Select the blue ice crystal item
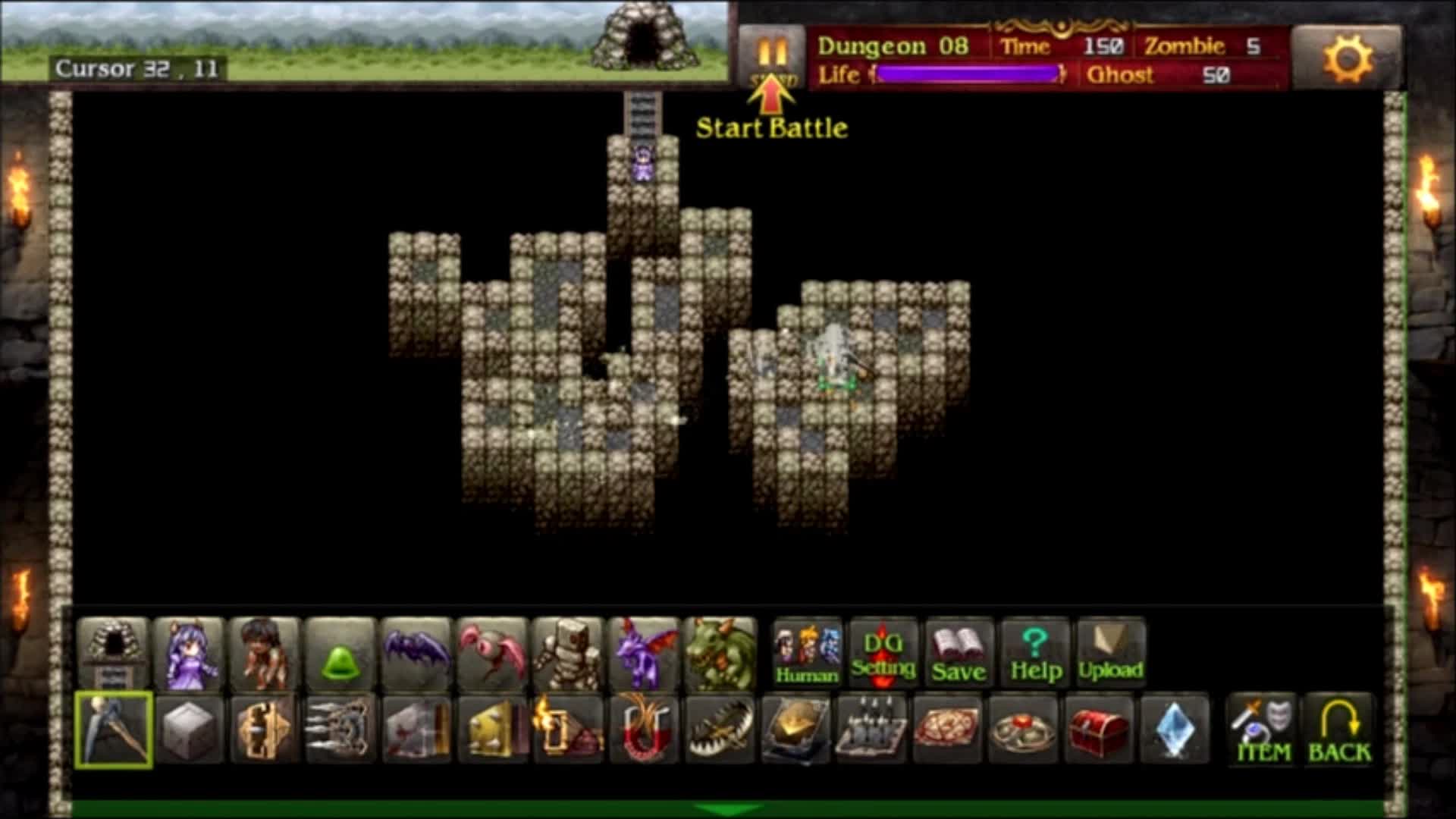The width and height of the screenshot is (1456, 819). click(x=1175, y=730)
